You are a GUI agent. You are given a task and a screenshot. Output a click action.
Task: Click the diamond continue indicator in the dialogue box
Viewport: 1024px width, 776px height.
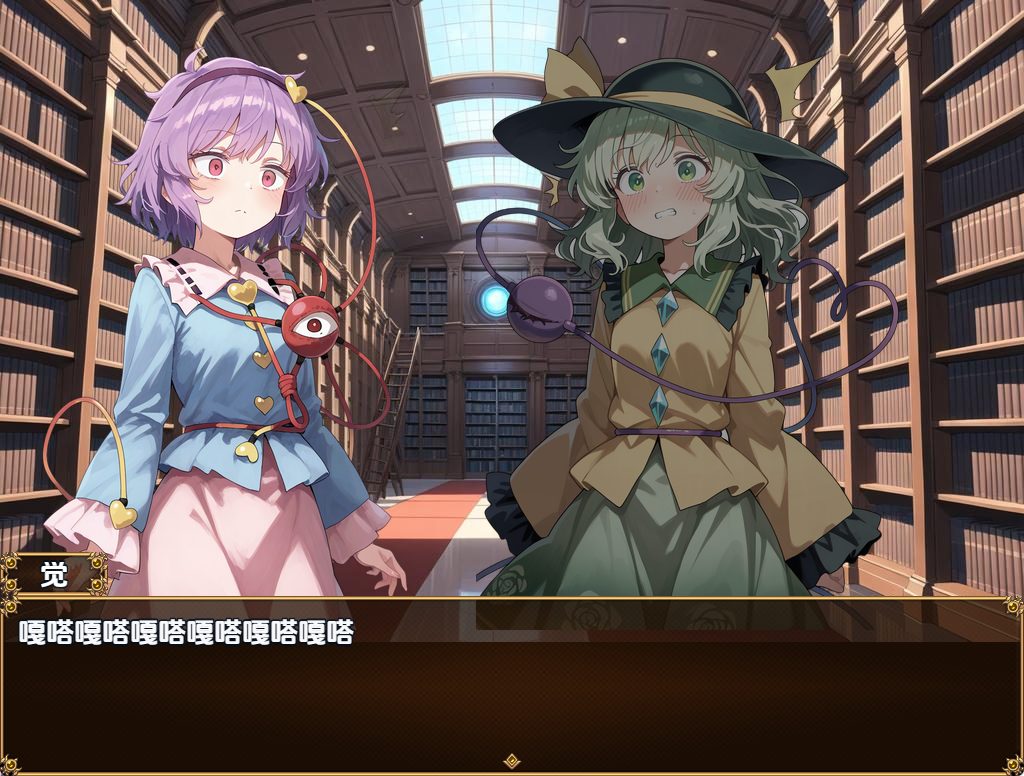click(x=512, y=761)
